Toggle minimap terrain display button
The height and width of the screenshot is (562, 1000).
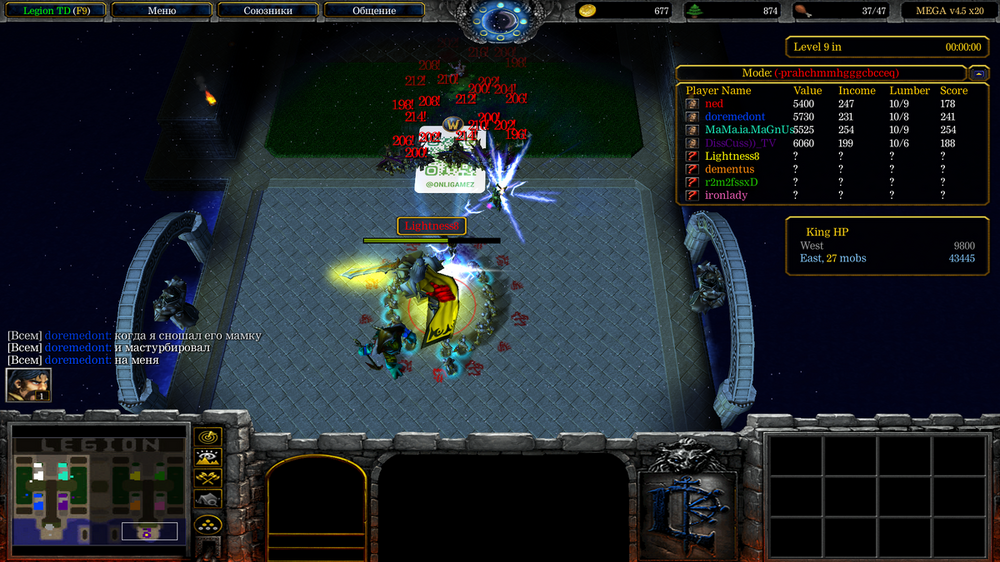208,458
